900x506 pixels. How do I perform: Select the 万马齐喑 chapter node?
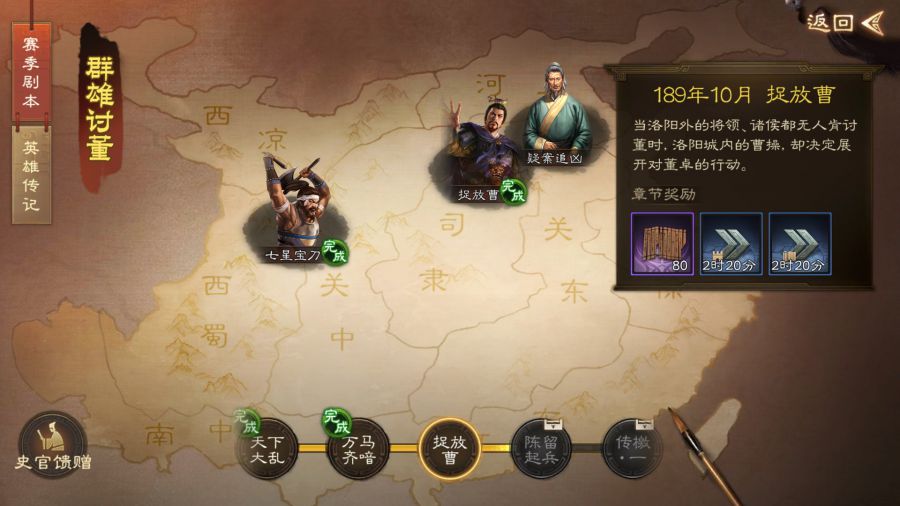[x=357, y=448]
